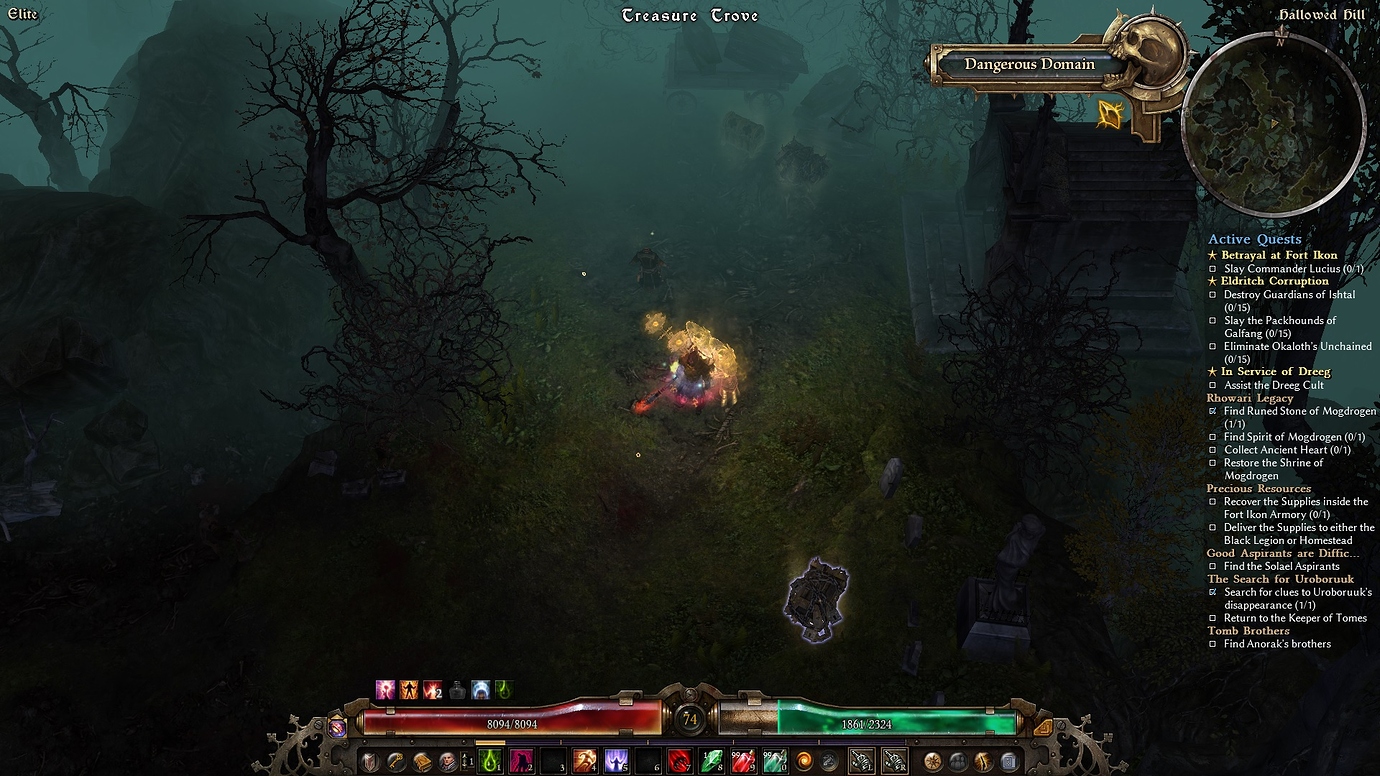
Task: Open the skill grimoire icon at bottom right
Action: coord(1008,762)
